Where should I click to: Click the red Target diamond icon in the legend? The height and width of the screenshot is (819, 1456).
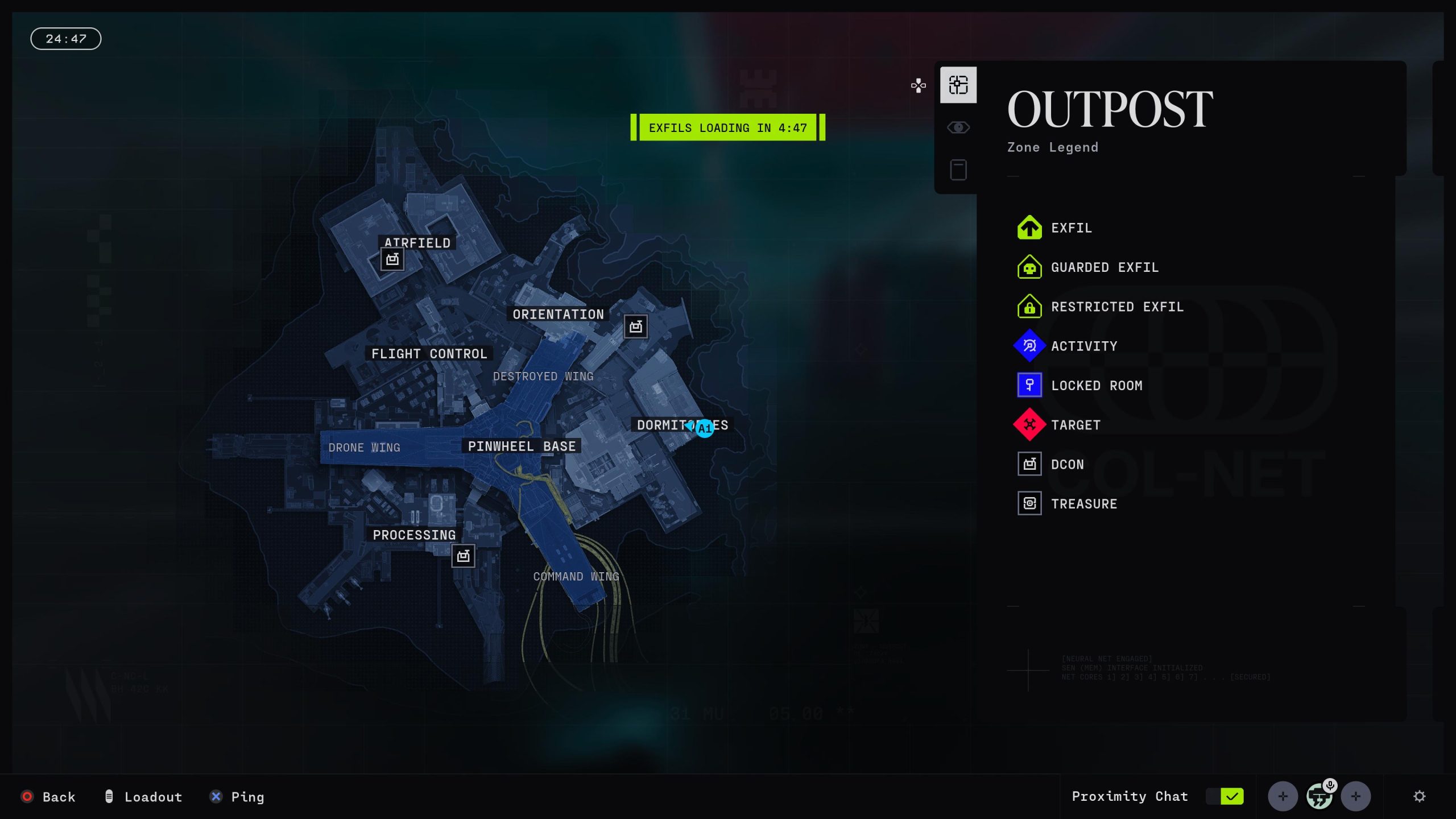(1029, 425)
